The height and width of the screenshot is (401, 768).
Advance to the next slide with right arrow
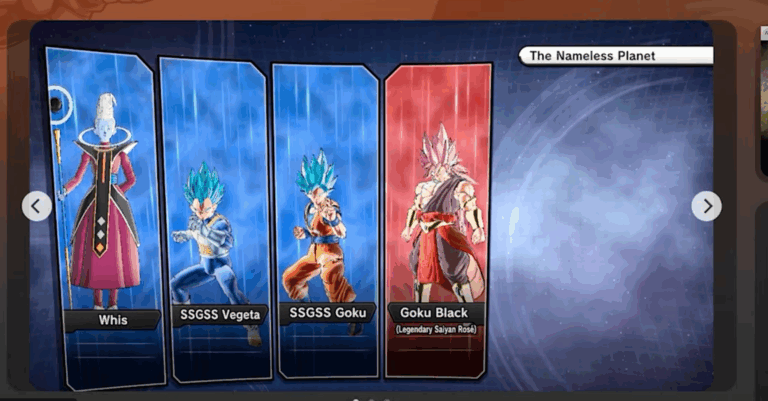(706, 206)
